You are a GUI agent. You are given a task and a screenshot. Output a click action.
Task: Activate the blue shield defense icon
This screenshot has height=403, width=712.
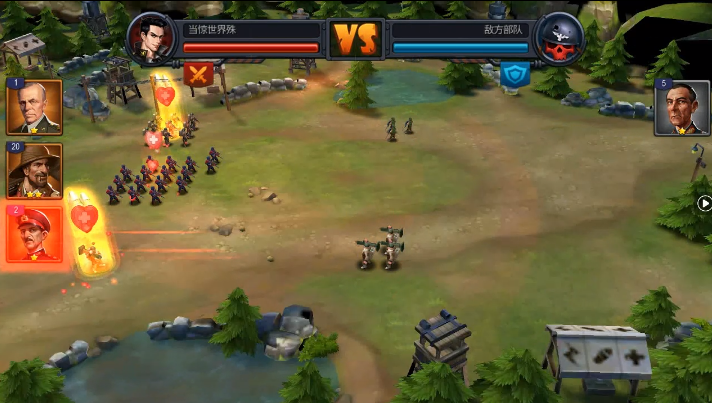(515, 73)
